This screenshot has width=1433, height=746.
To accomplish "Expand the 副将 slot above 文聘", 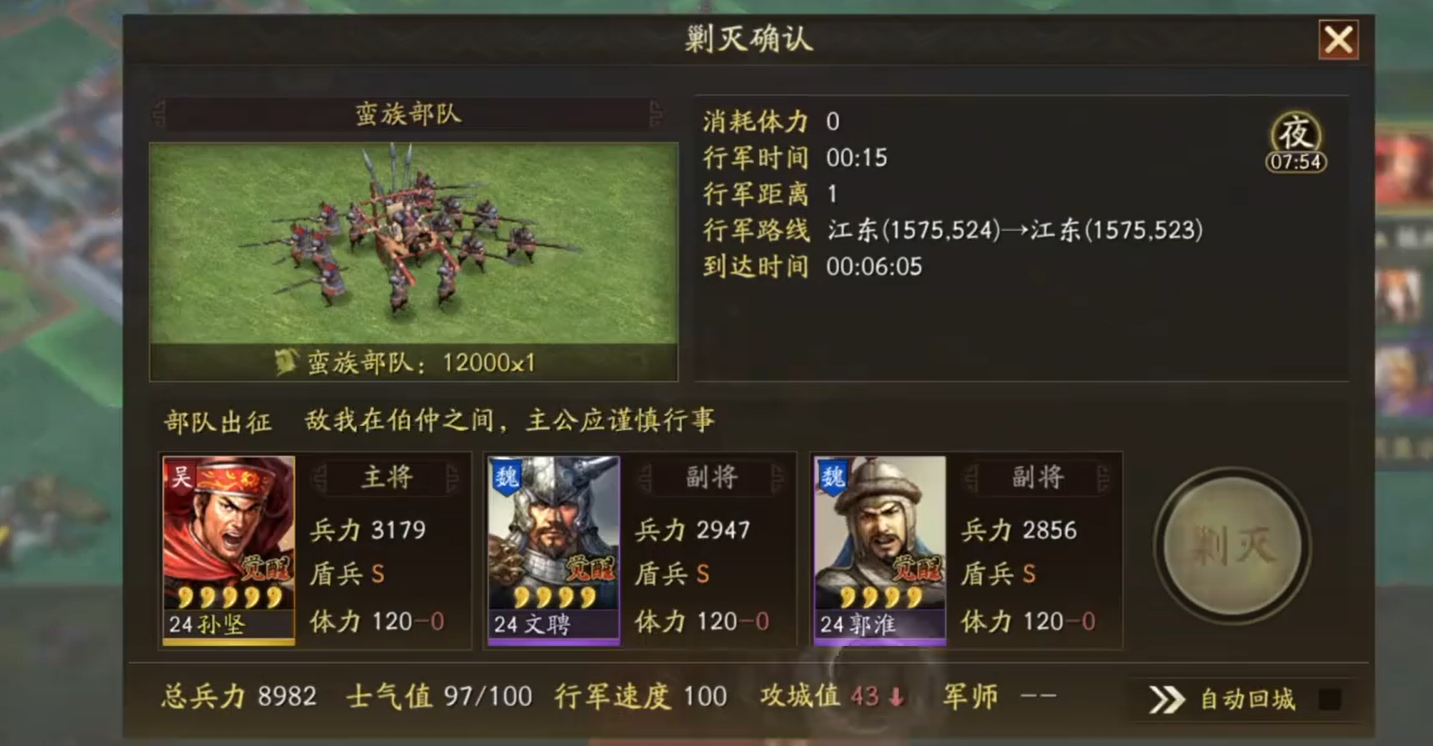I will [x=712, y=478].
